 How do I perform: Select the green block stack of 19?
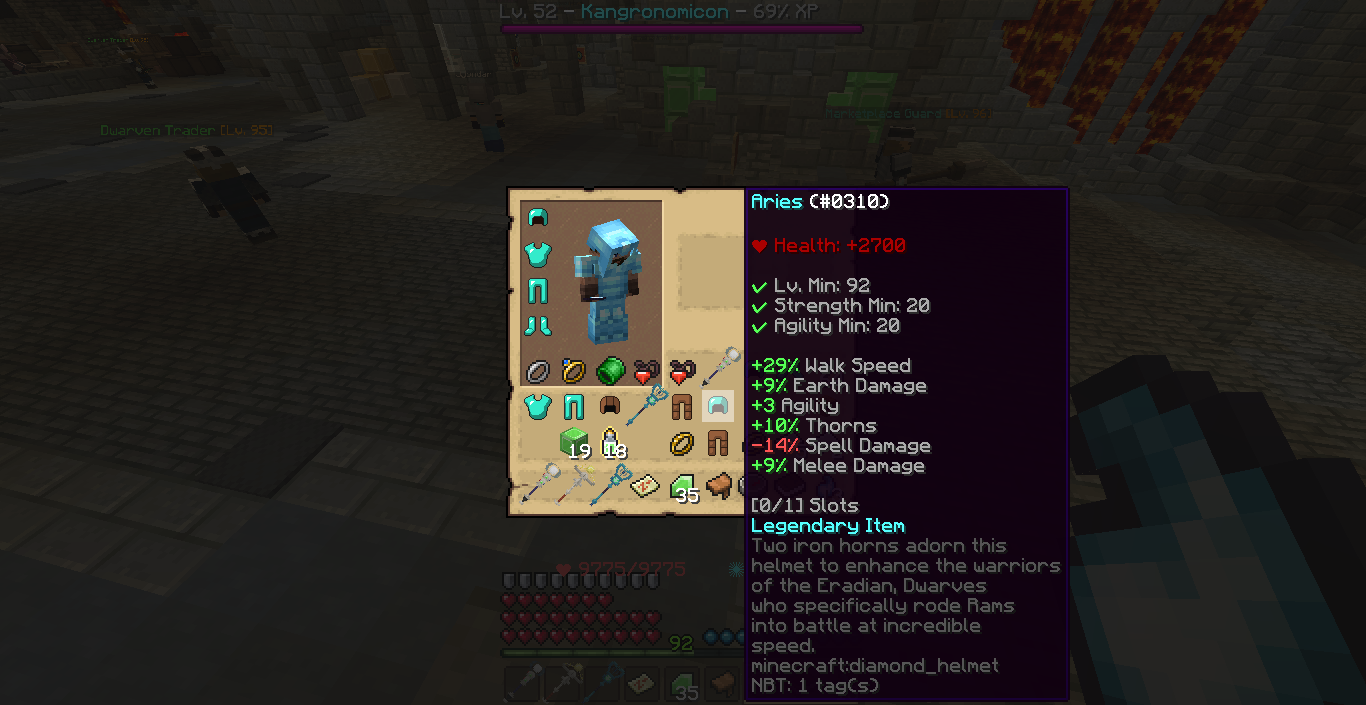[574, 441]
